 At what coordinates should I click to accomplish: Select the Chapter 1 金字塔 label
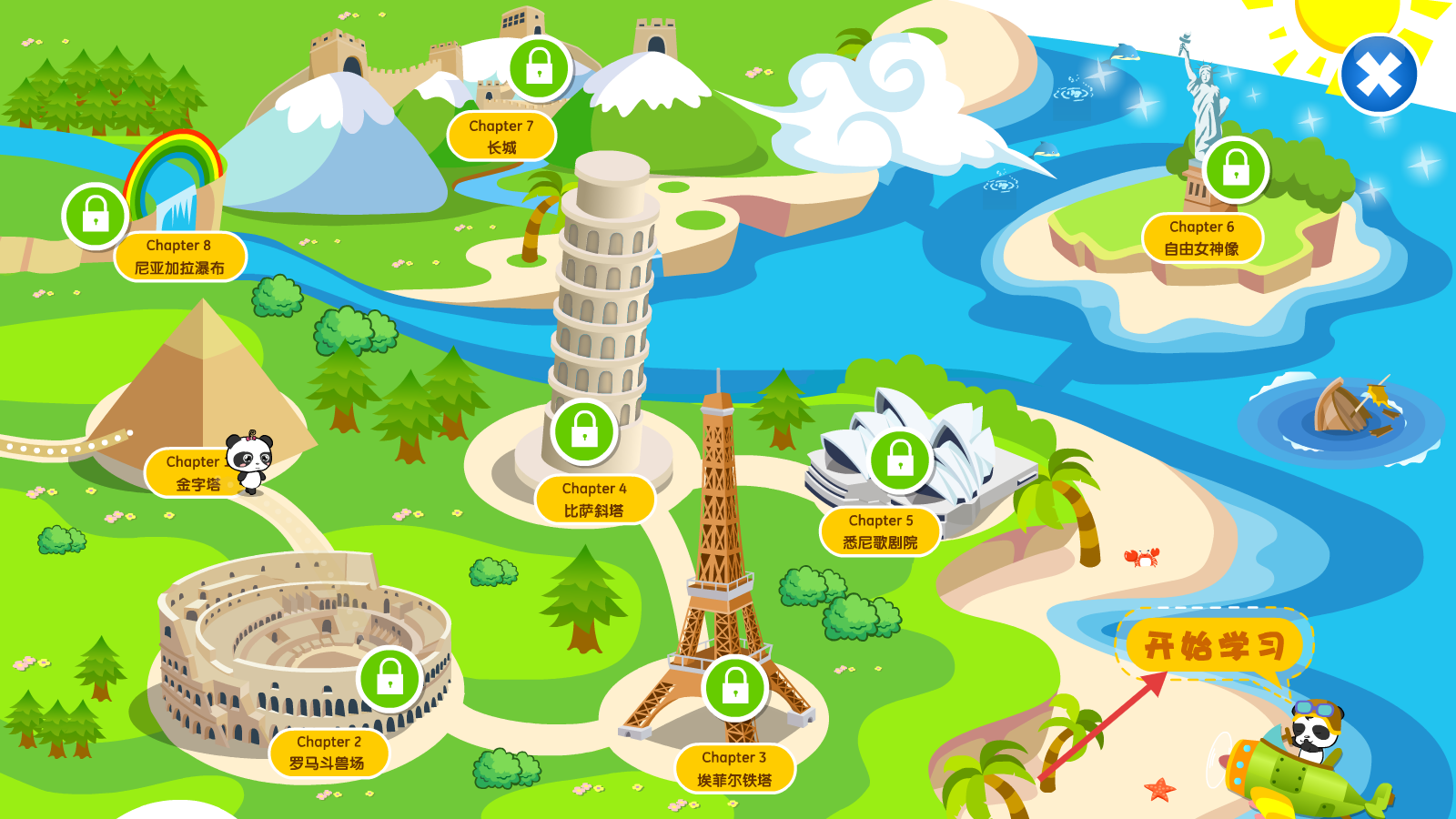tap(191, 473)
